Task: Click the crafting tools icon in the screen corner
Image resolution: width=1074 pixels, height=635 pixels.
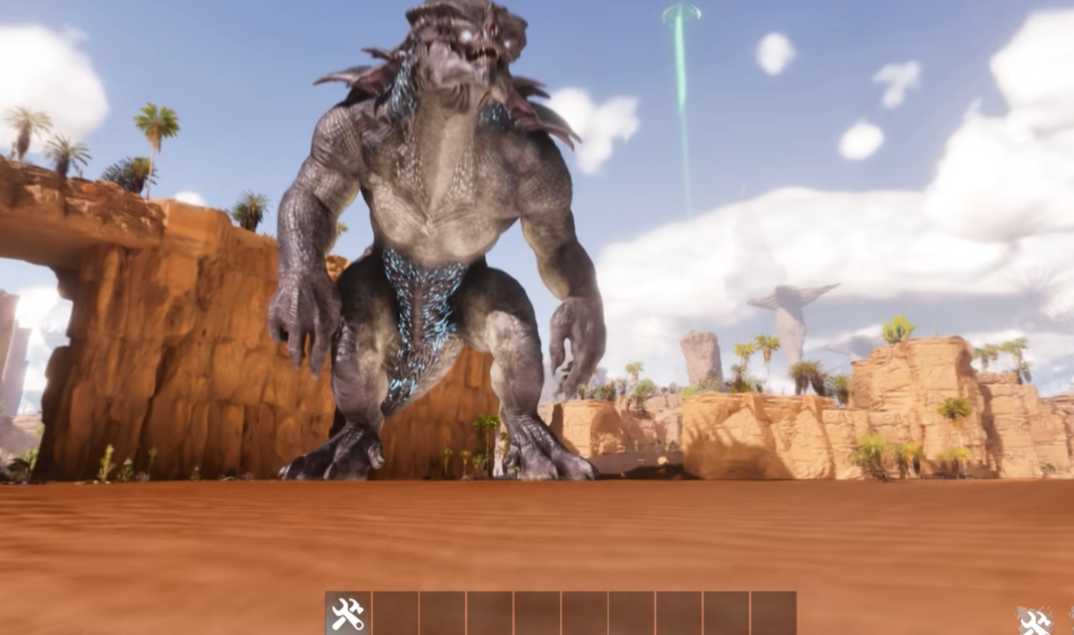Action: tap(1034, 621)
